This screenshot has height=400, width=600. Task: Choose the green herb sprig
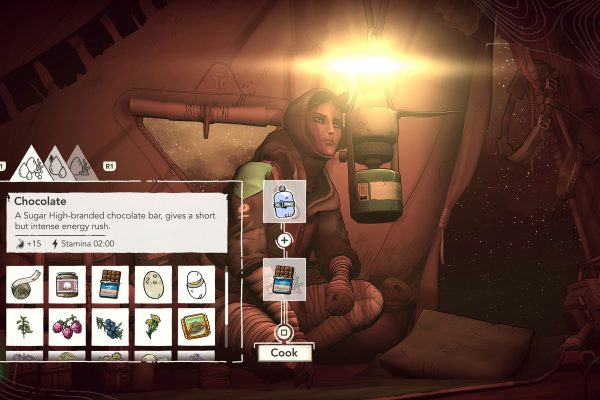coord(25,326)
